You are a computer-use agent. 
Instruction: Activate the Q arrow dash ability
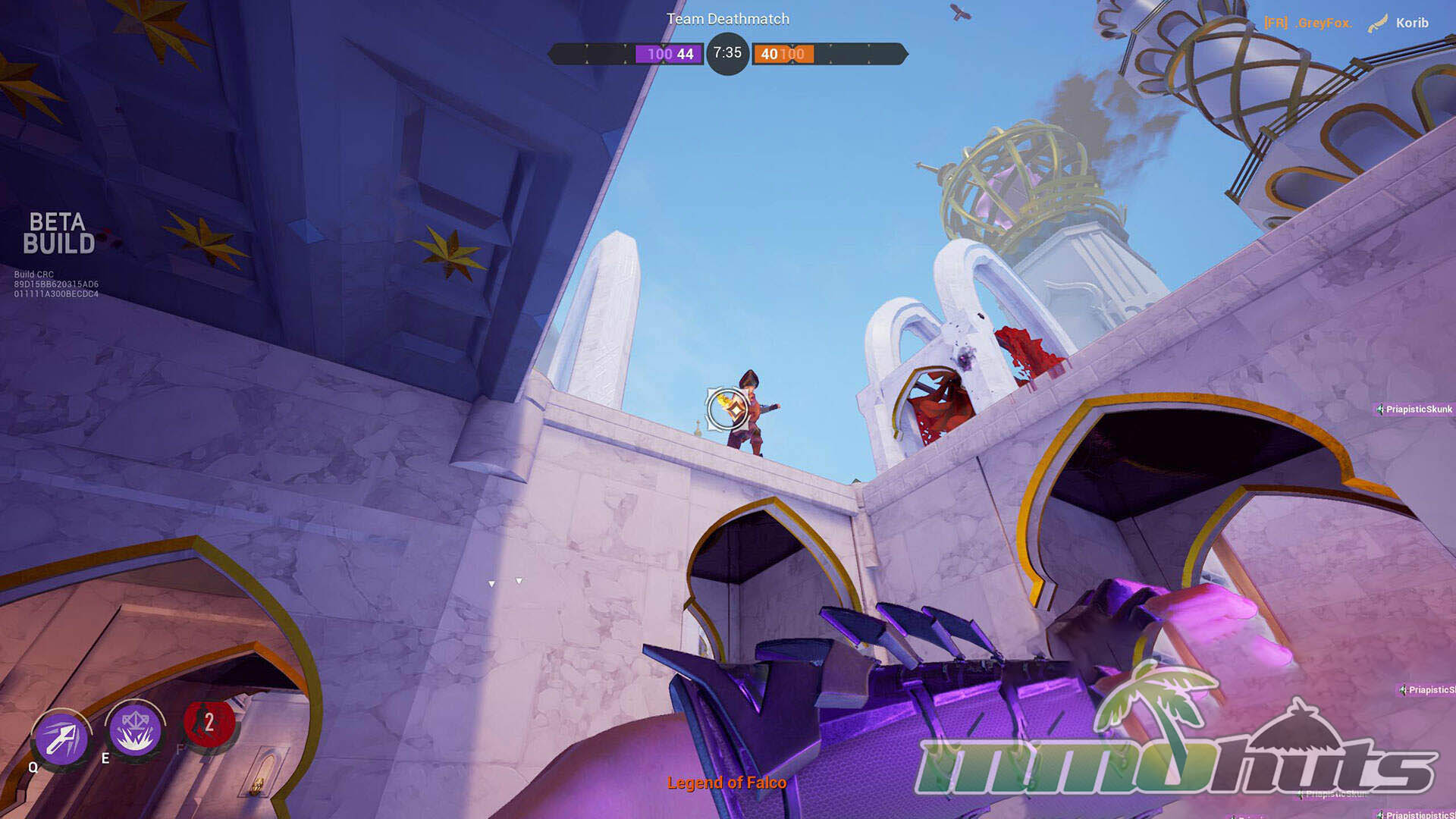[x=61, y=738]
